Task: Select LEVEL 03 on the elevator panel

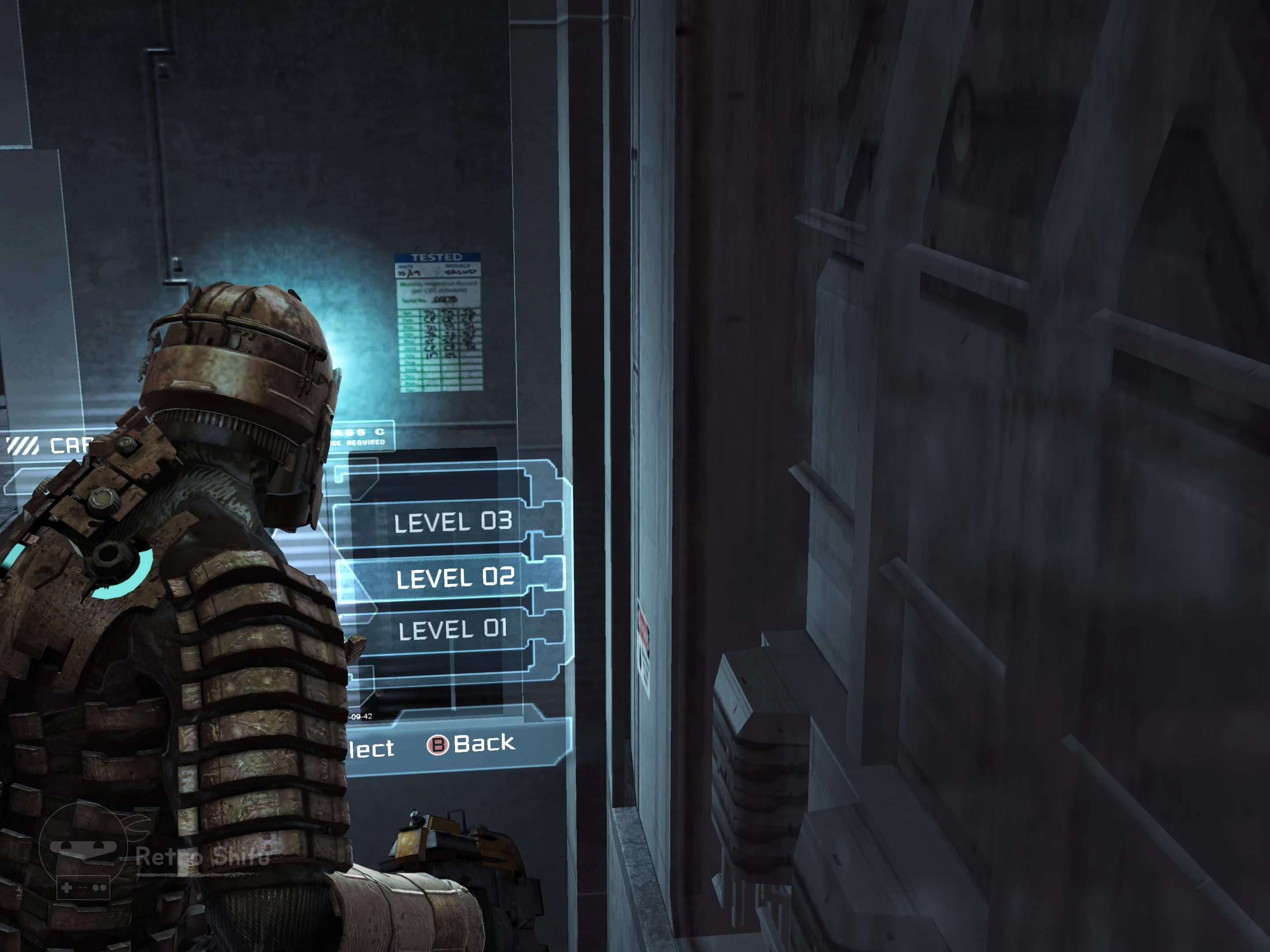Action: (452, 522)
